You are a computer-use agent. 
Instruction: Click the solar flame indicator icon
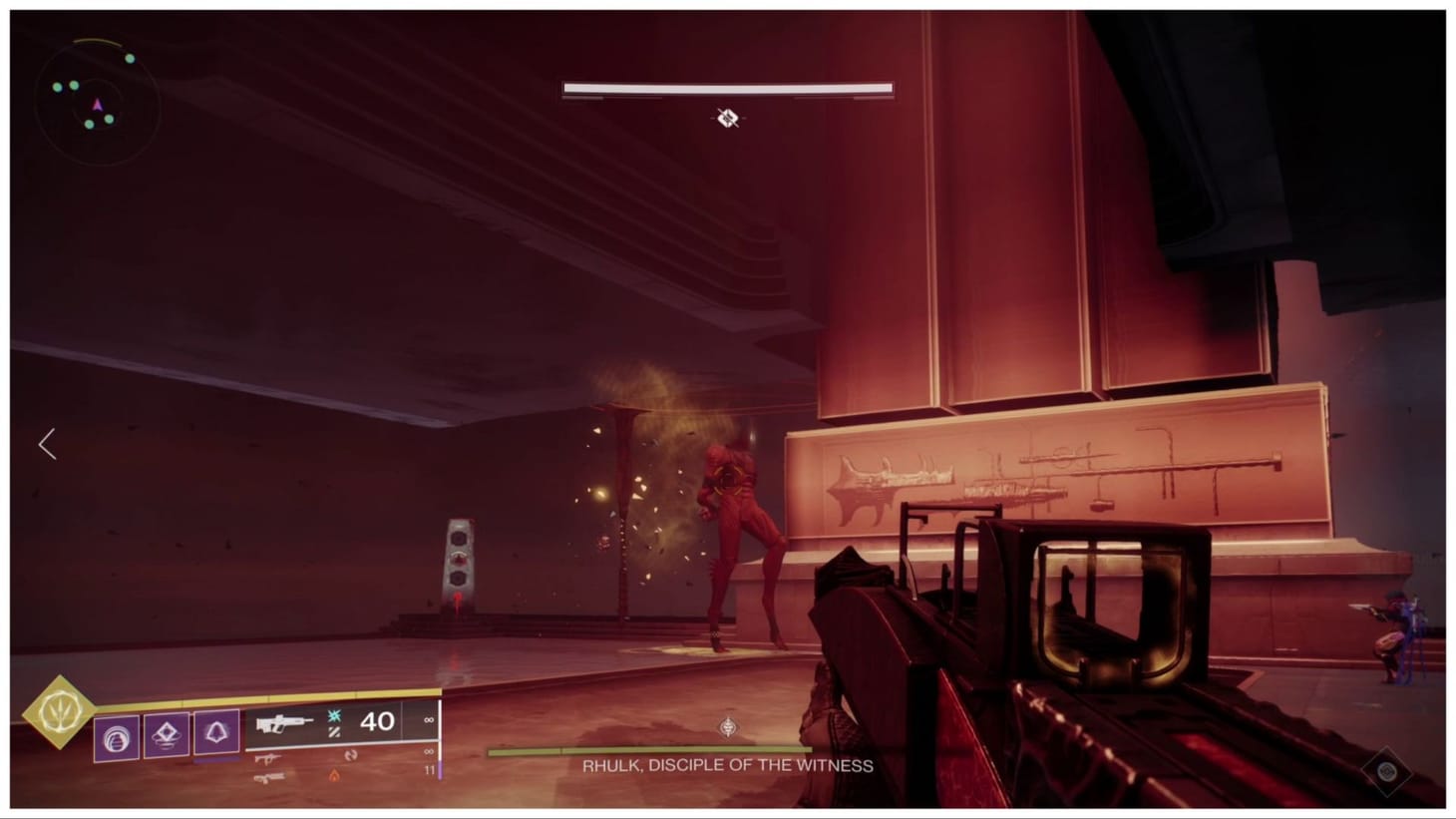[334, 775]
